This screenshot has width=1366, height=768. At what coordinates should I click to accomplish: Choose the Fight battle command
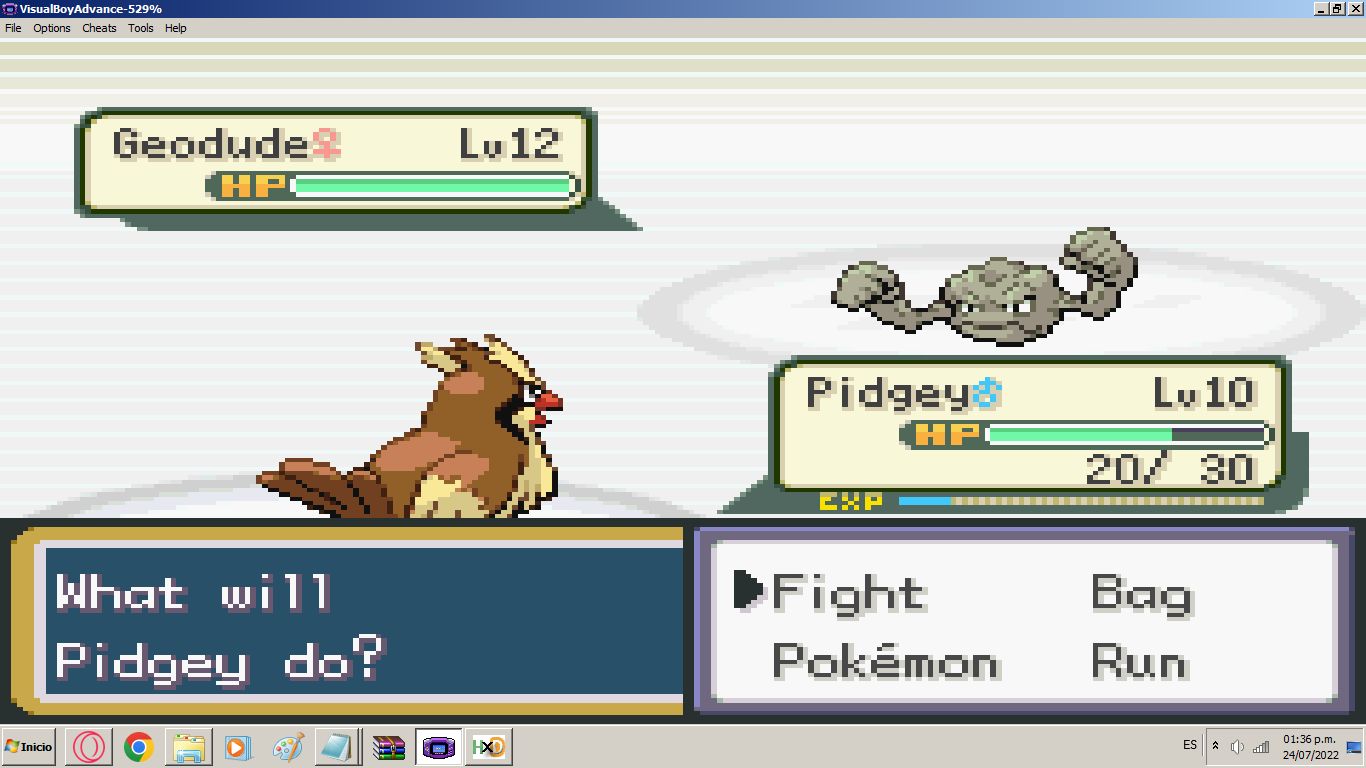click(848, 594)
